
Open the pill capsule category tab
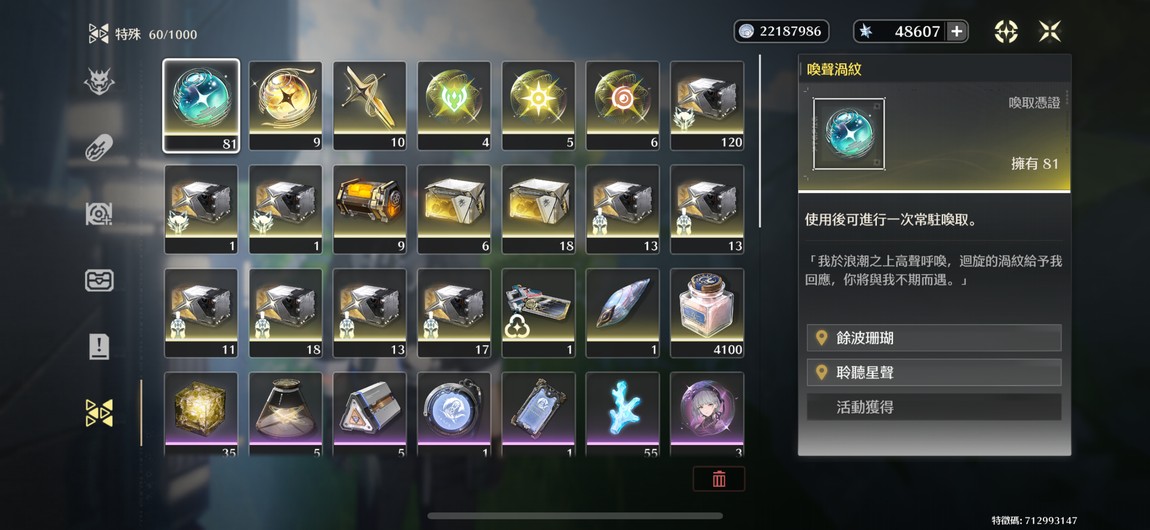click(99, 147)
